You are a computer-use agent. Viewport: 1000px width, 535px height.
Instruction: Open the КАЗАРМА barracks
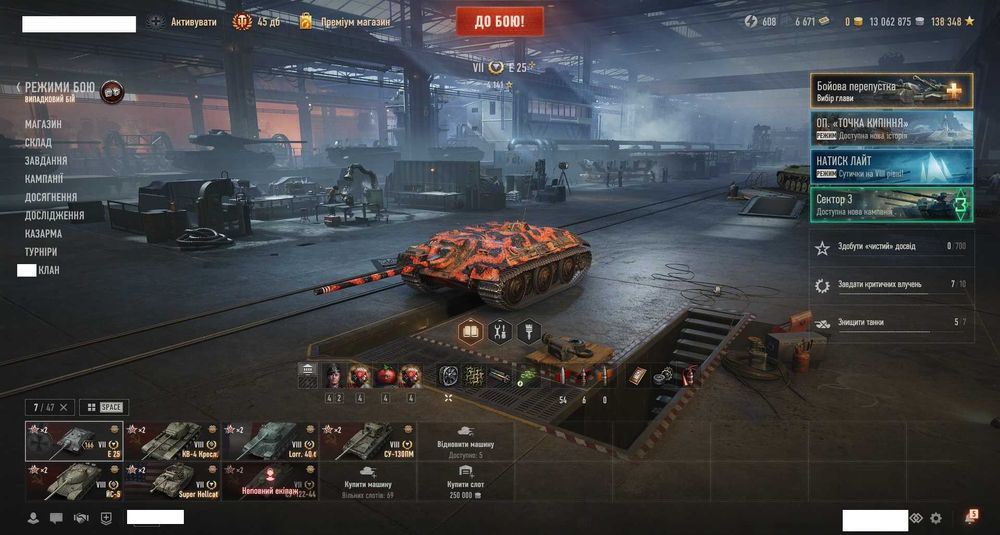(x=43, y=233)
